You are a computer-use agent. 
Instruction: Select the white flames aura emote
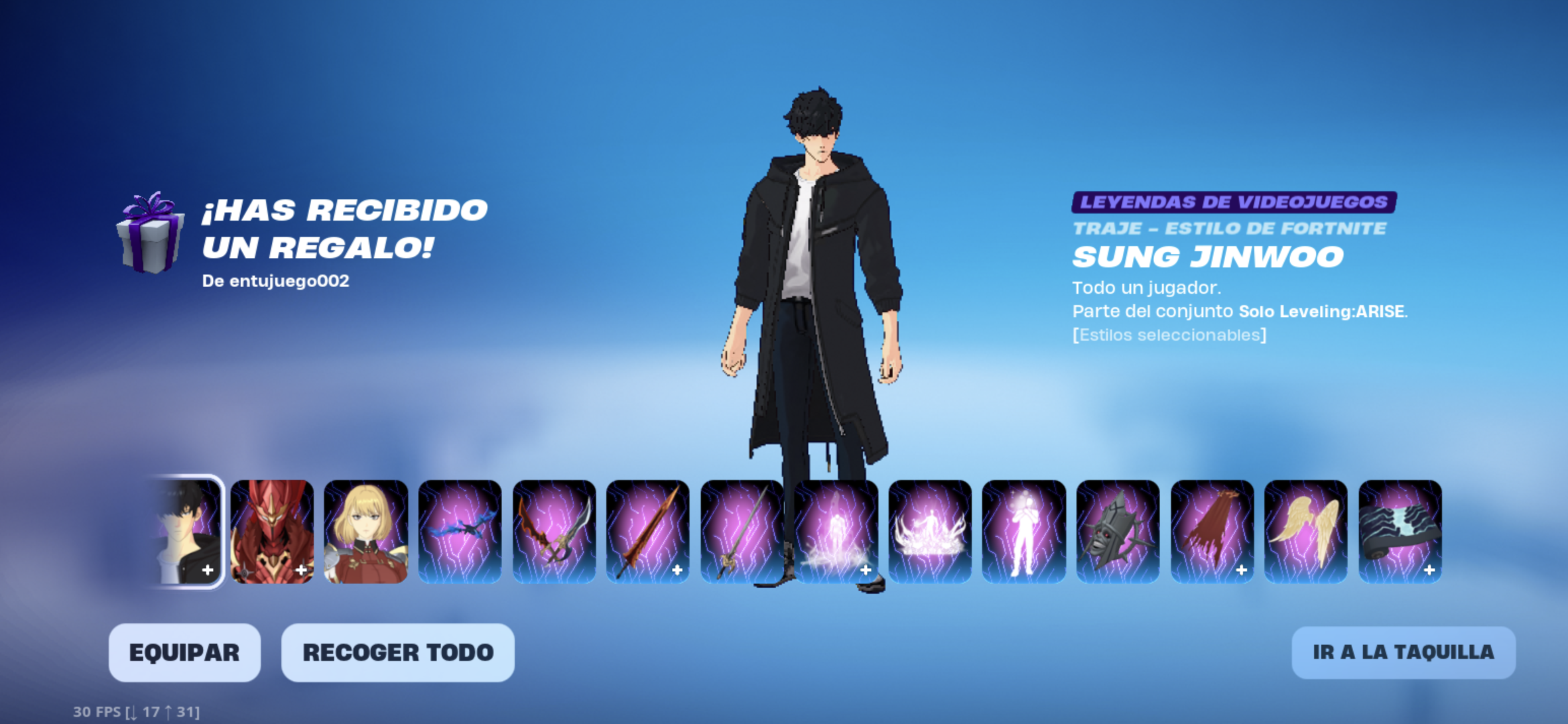pos(930,531)
